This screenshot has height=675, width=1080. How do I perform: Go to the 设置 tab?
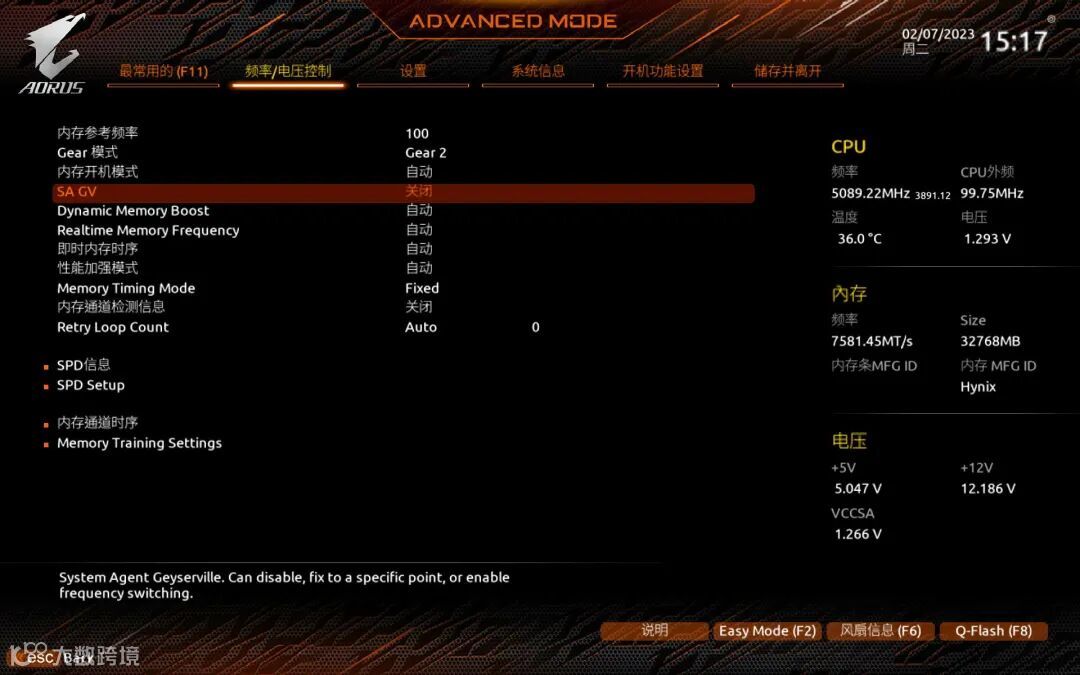413,72
